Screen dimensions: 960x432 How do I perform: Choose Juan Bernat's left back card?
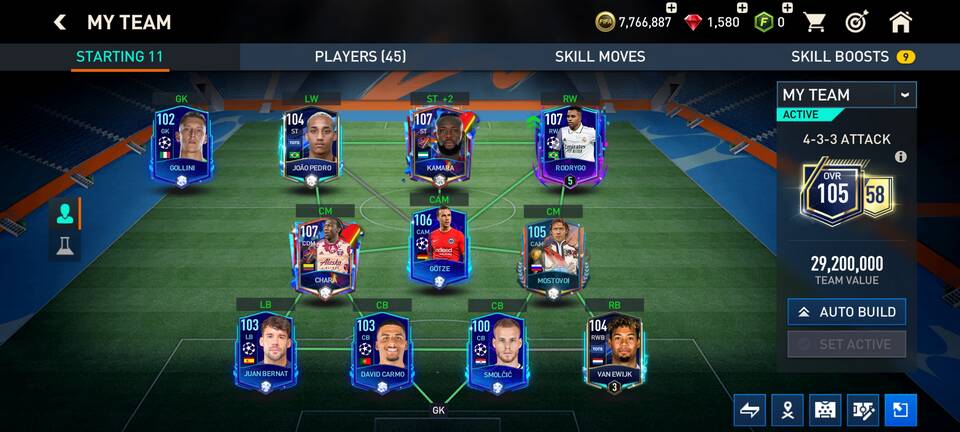click(265, 352)
